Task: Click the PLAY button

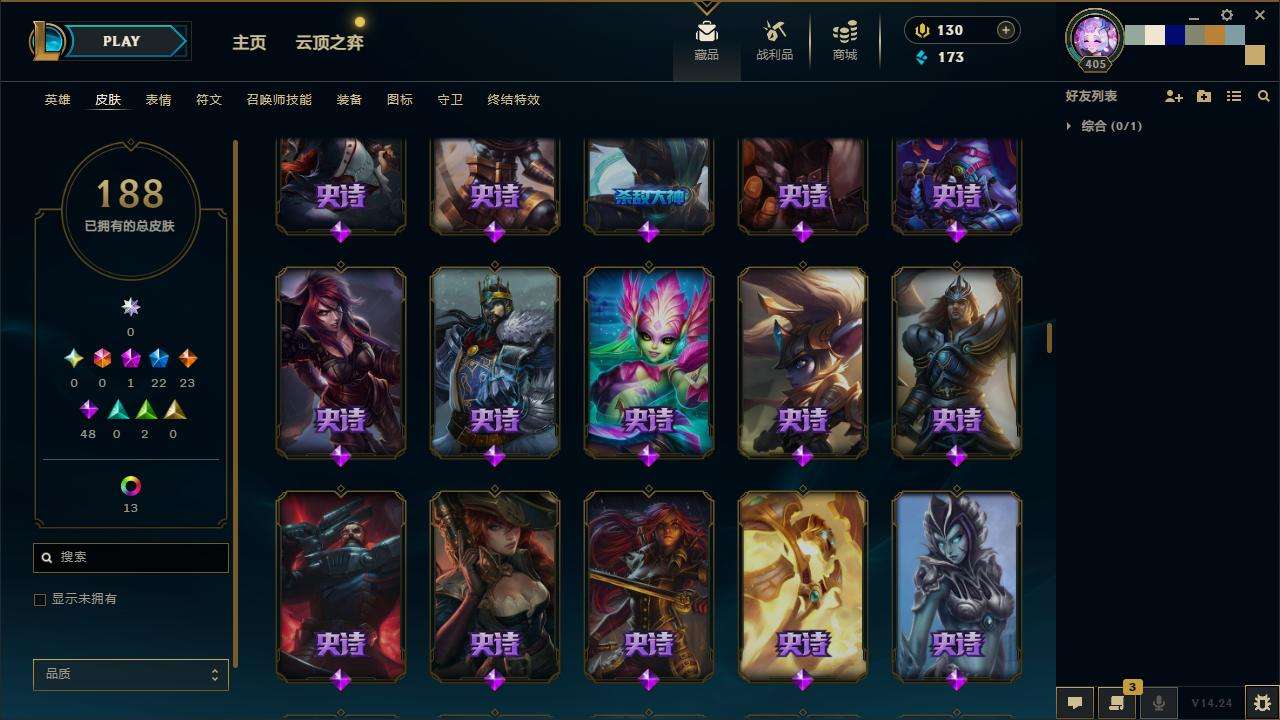Action: (121, 41)
